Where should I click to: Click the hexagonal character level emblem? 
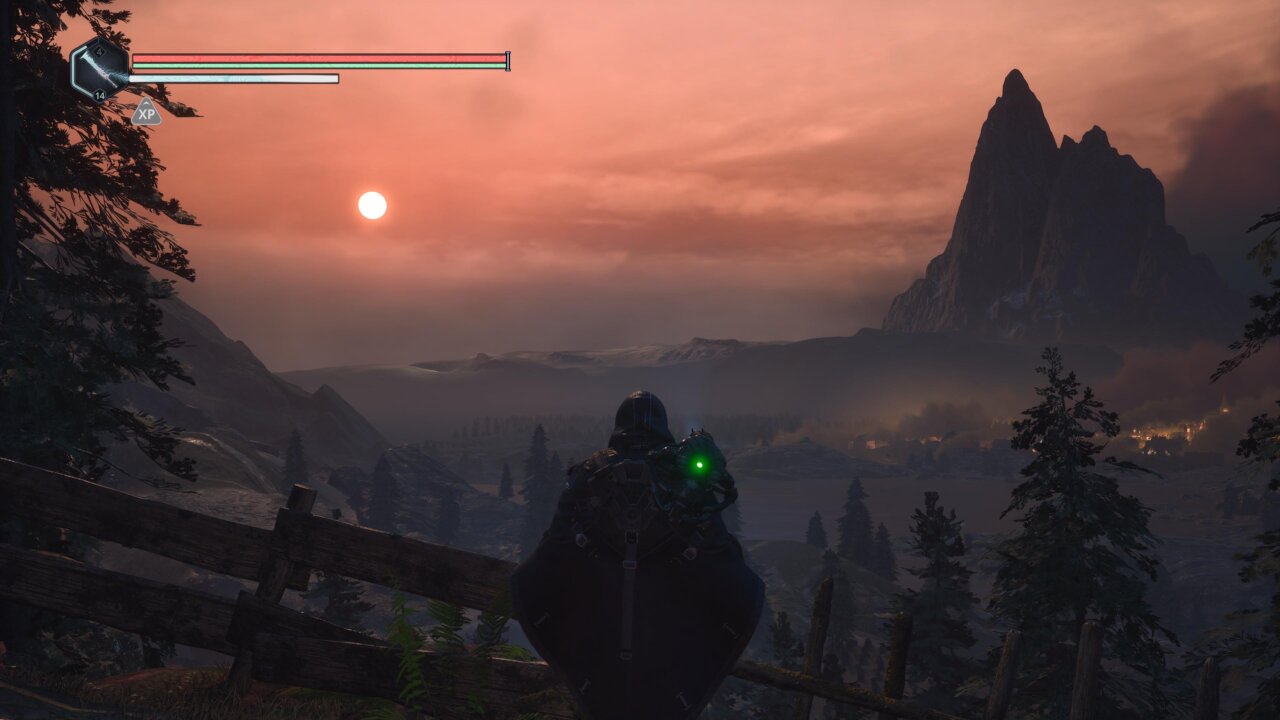[x=100, y=69]
